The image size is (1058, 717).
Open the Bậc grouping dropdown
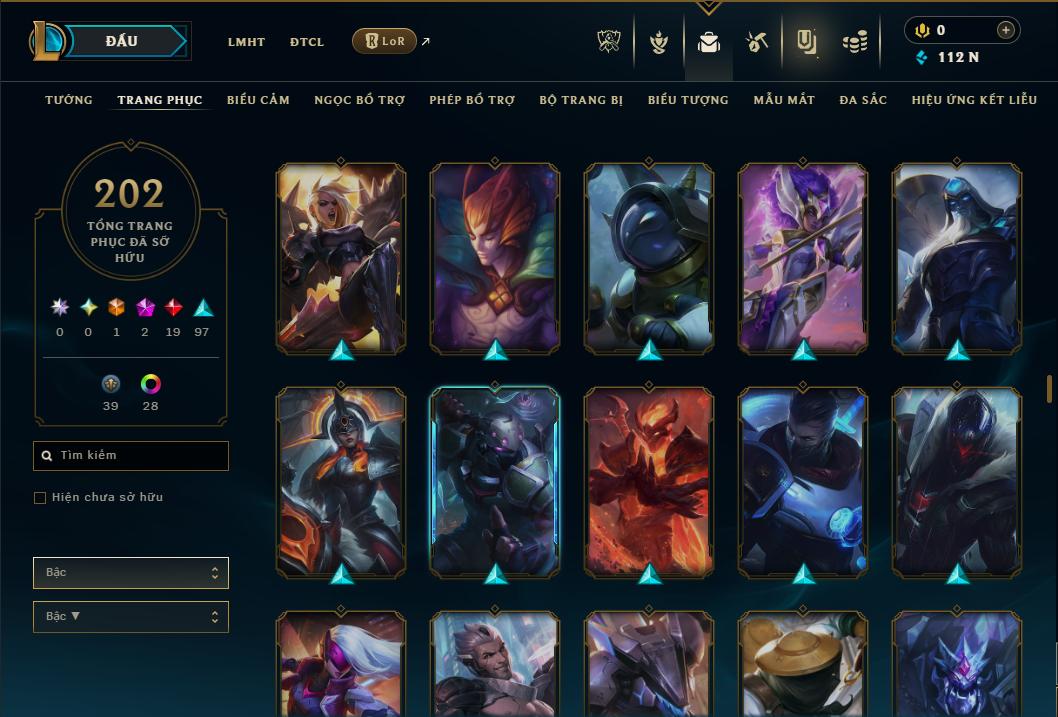click(x=131, y=573)
